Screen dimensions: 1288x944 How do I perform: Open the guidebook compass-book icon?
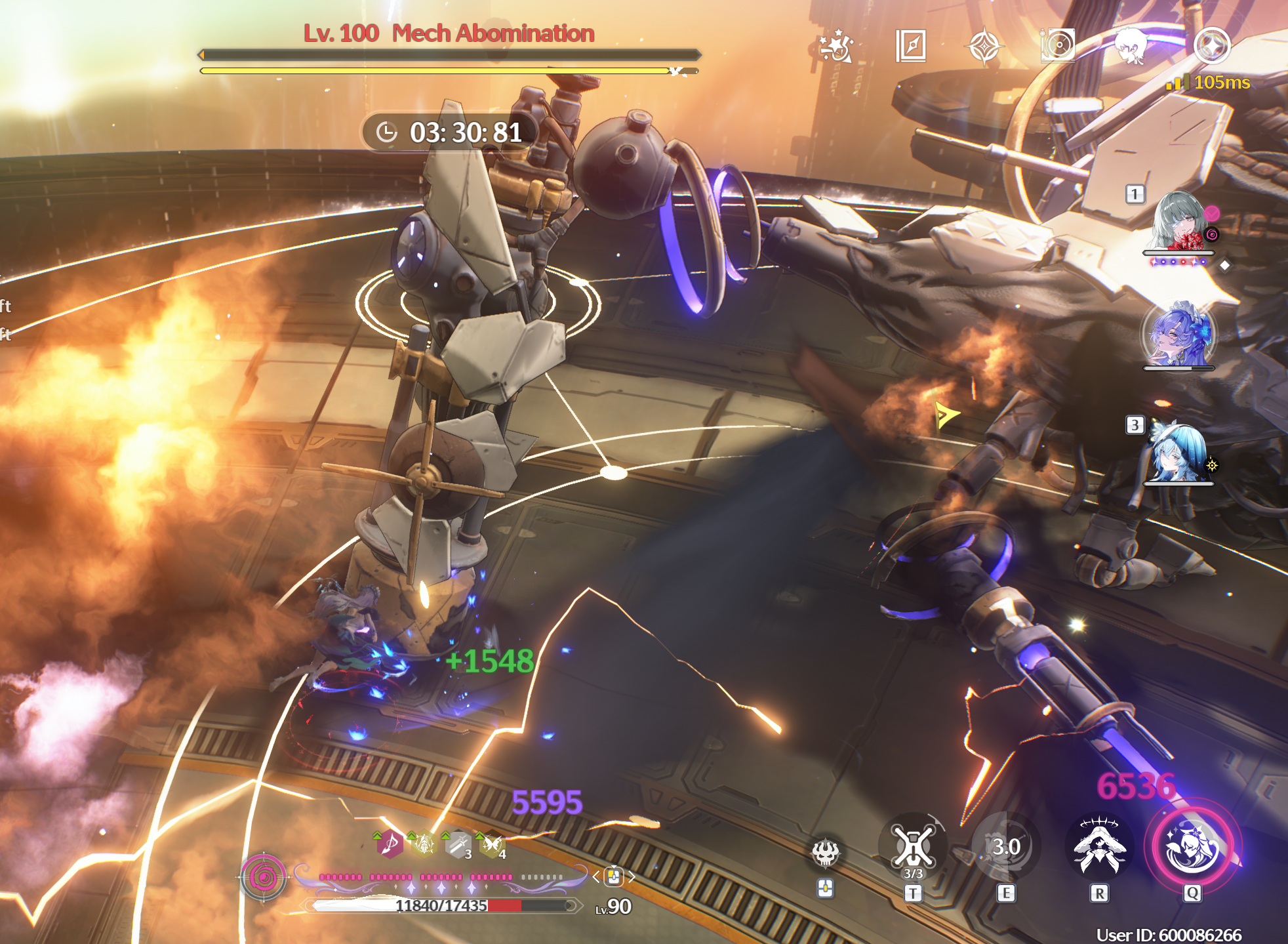point(911,47)
